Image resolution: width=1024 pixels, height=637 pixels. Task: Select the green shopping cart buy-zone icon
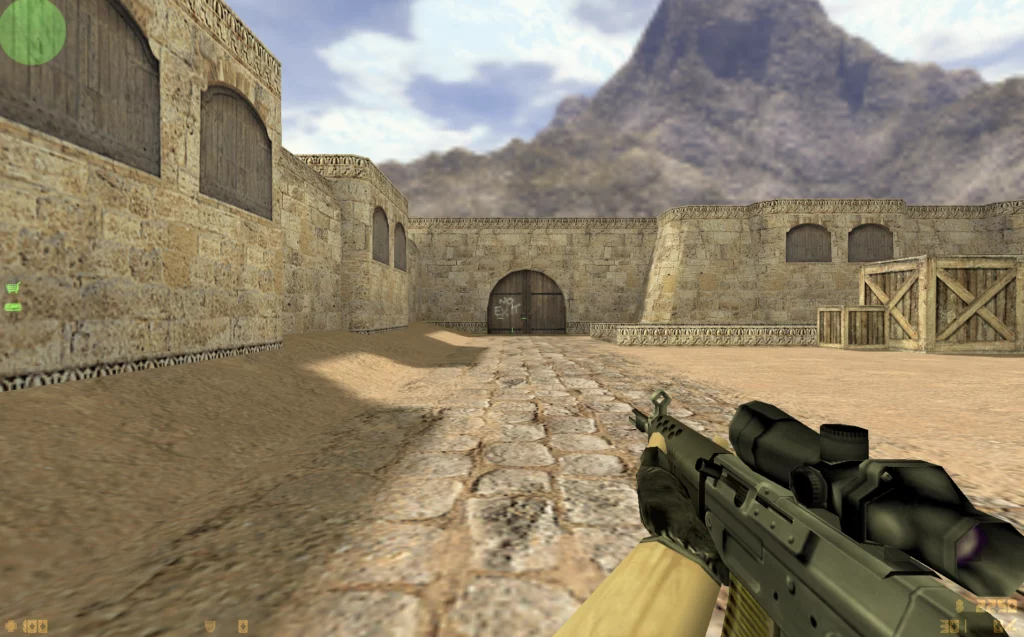pyautogui.click(x=12, y=289)
